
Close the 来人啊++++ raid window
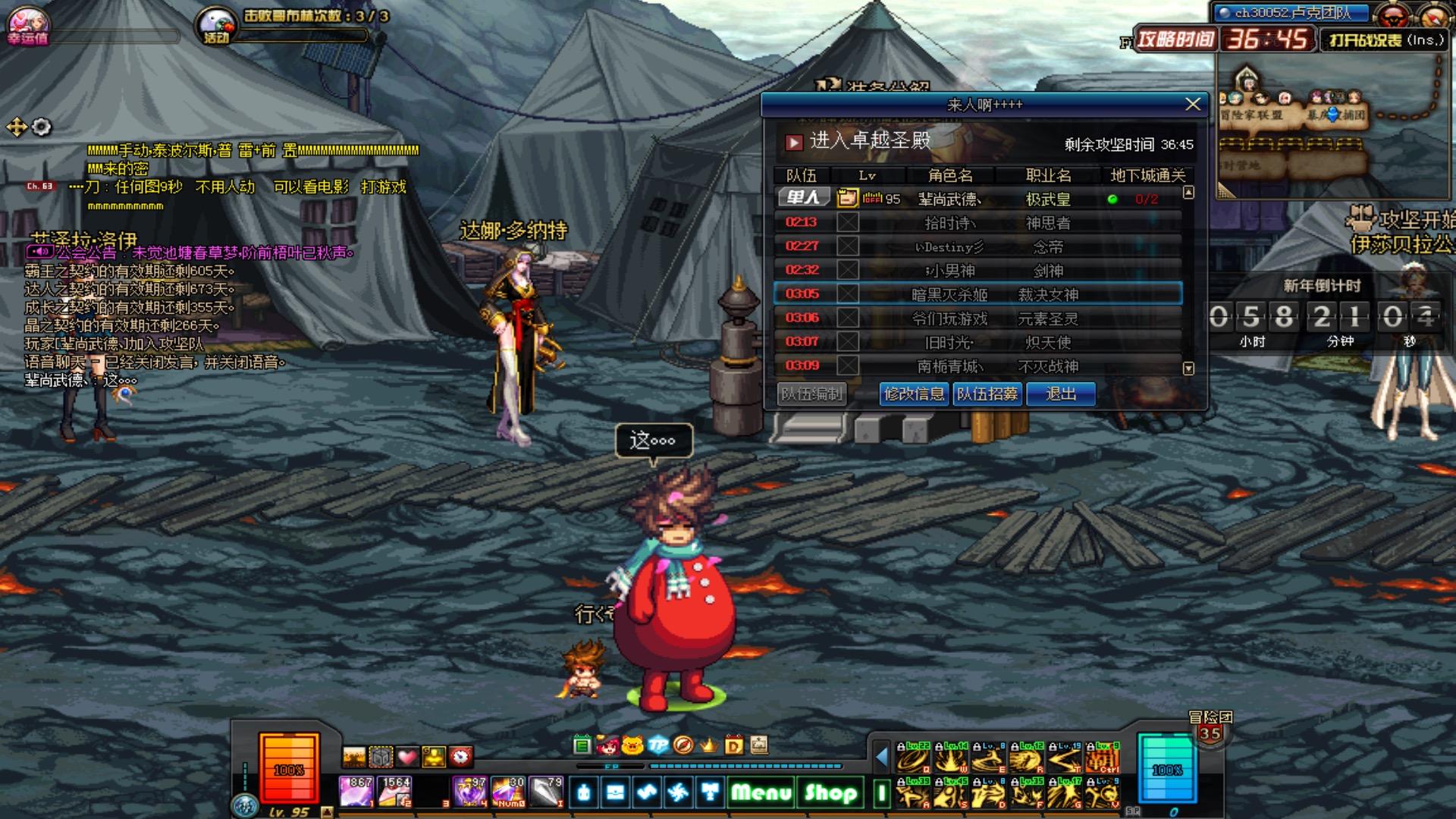pos(1192,105)
